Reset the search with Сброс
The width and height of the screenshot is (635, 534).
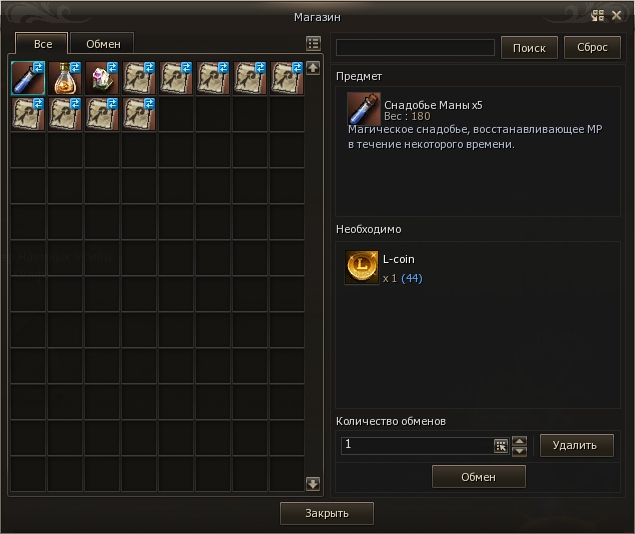coord(592,48)
